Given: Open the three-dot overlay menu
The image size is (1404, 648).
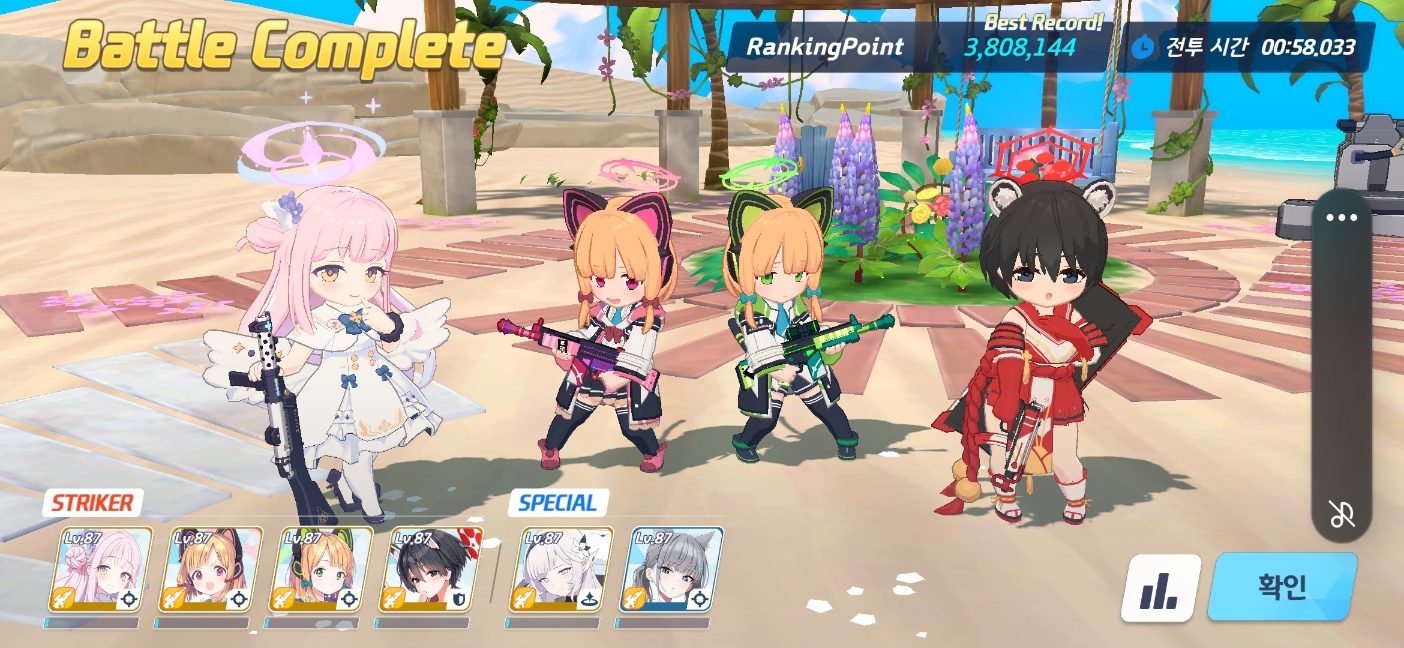Looking at the screenshot, I should (1341, 218).
